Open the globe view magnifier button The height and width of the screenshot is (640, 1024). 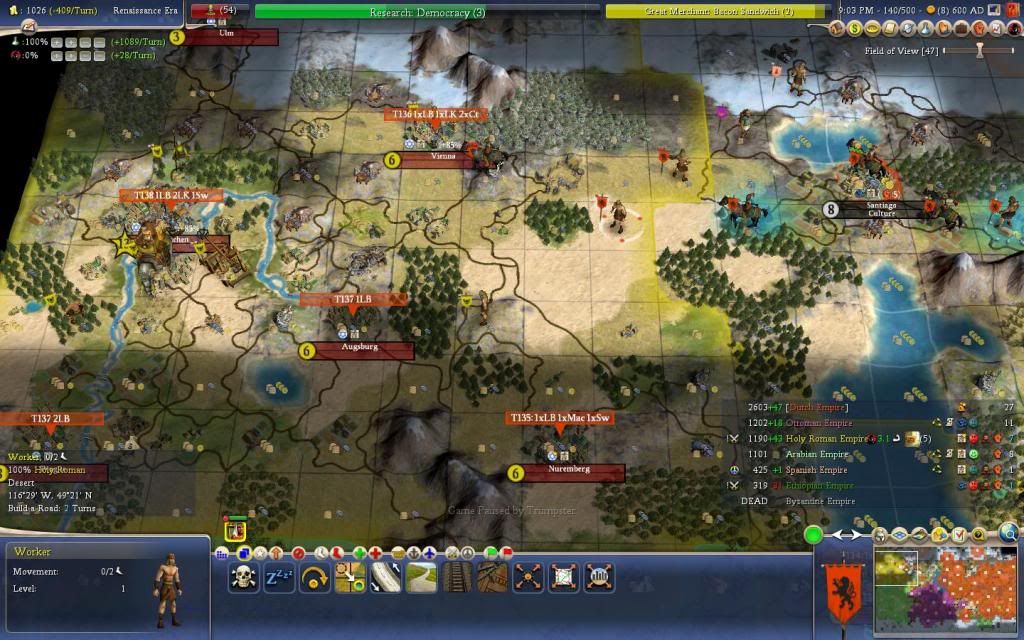point(1009,533)
